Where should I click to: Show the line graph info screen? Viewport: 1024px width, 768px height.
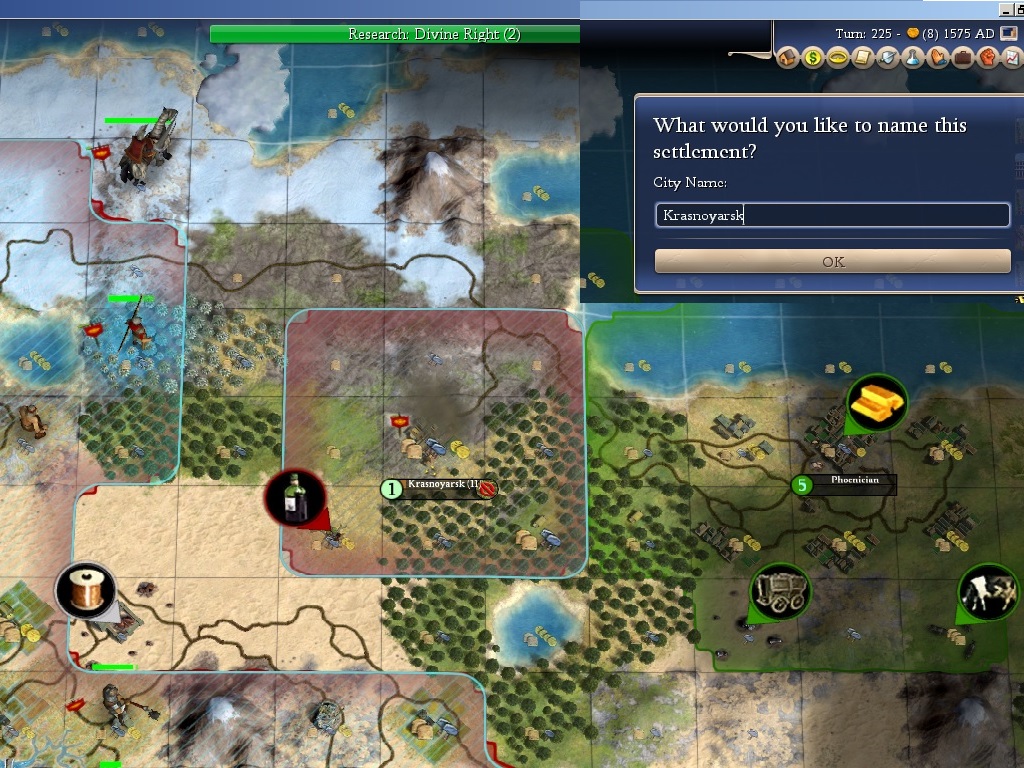(x=1011, y=58)
